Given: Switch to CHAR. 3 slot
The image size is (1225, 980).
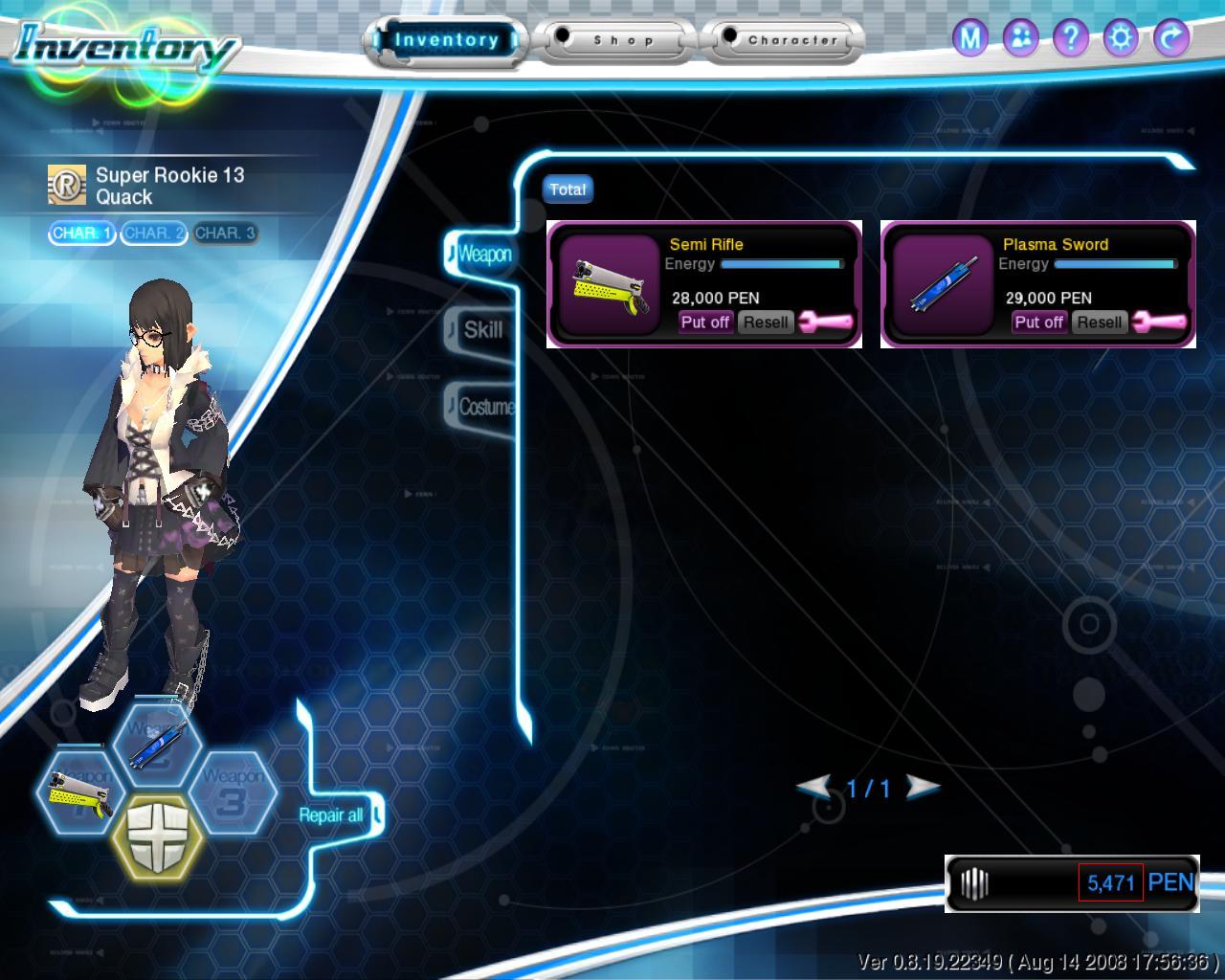Looking at the screenshot, I should point(225,234).
